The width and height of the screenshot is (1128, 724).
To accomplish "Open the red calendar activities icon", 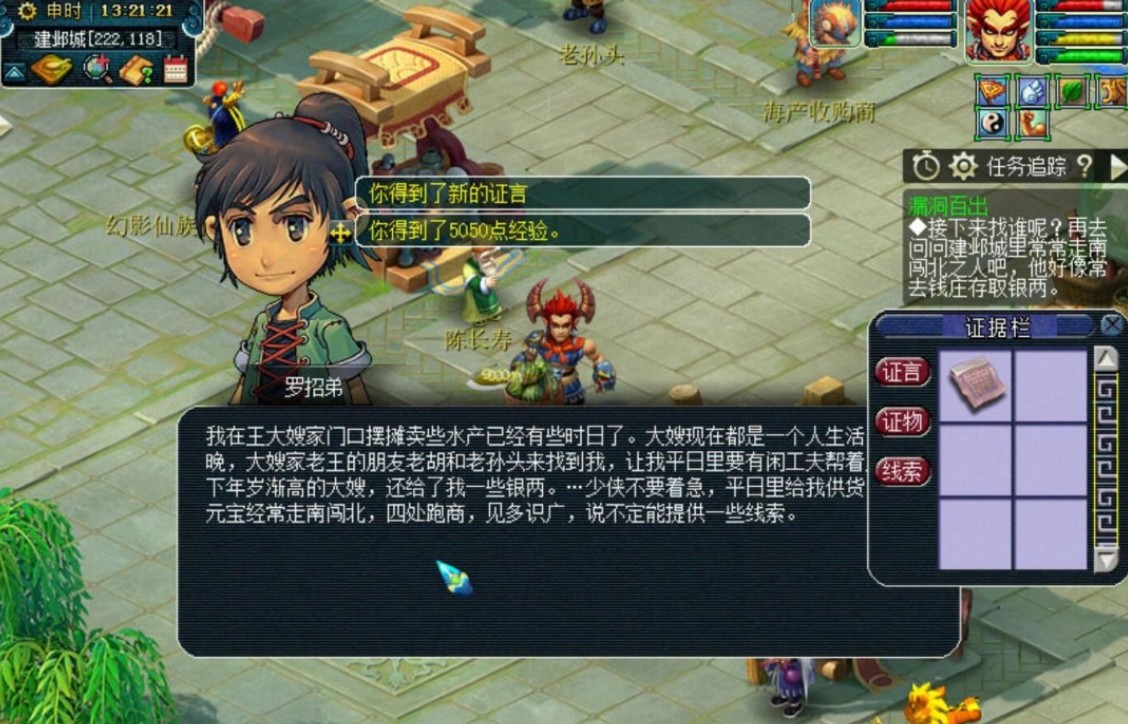I will coord(176,69).
